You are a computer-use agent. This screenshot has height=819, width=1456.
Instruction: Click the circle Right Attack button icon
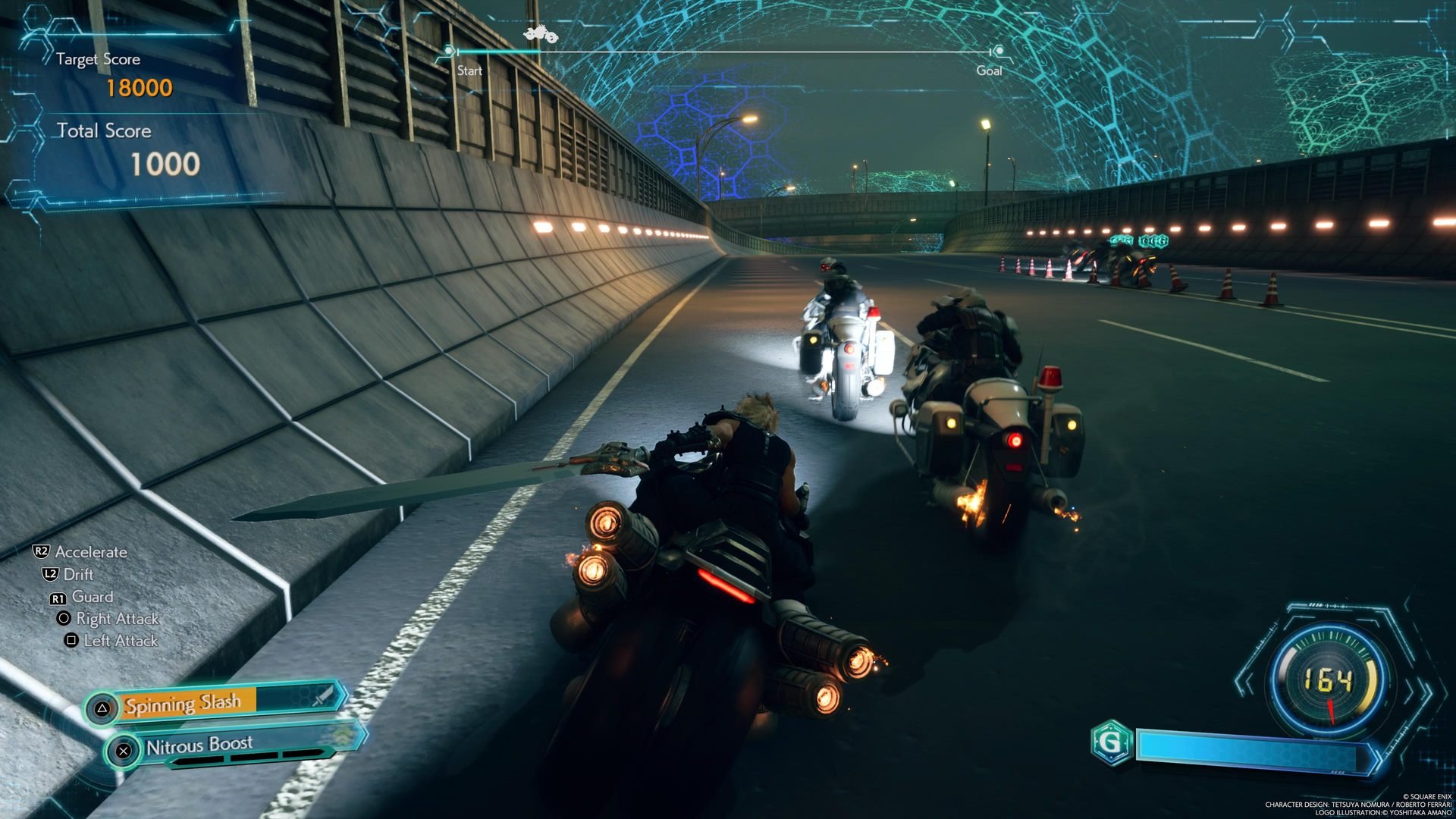tap(63, 619)
